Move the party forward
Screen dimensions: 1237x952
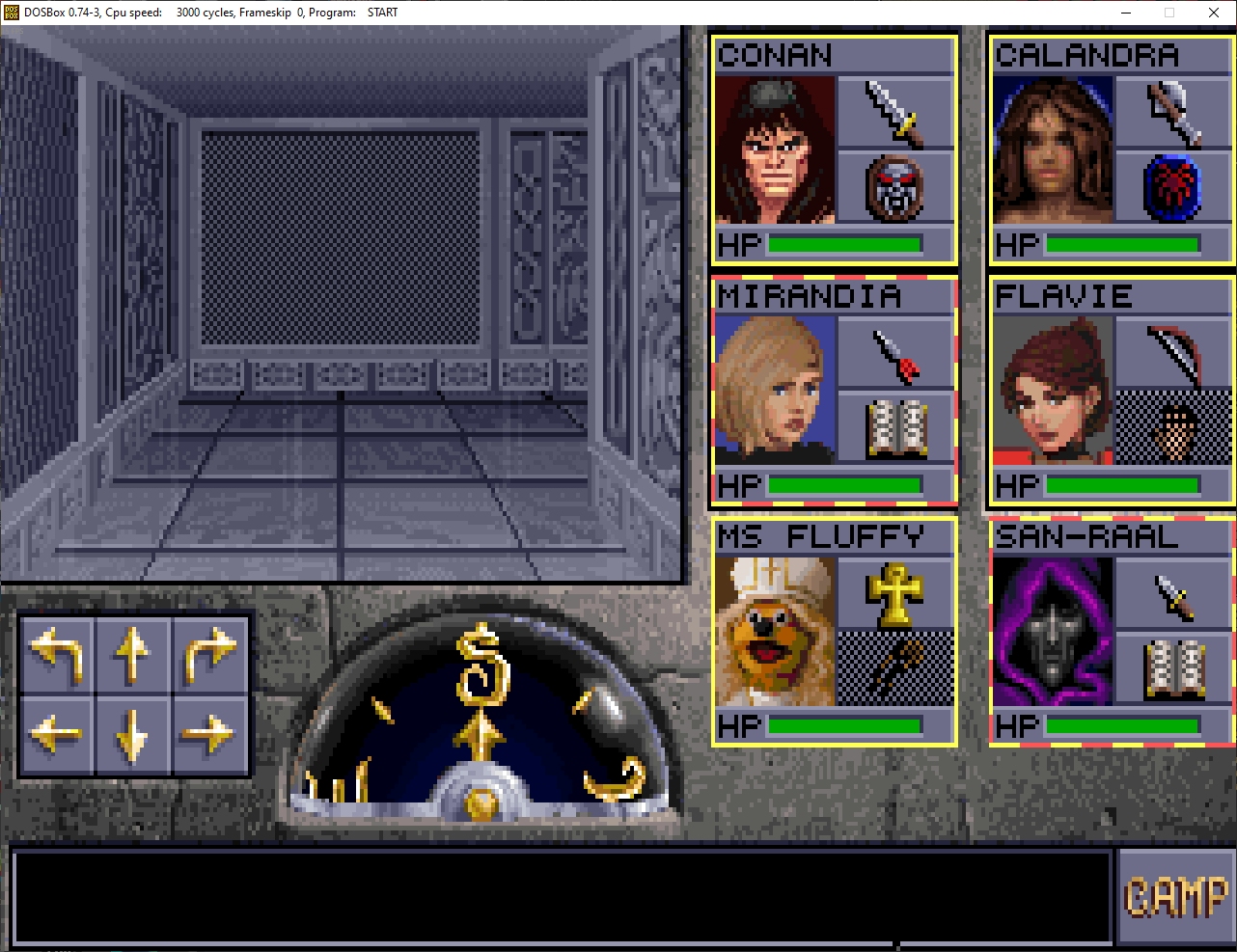pos(133,652)
